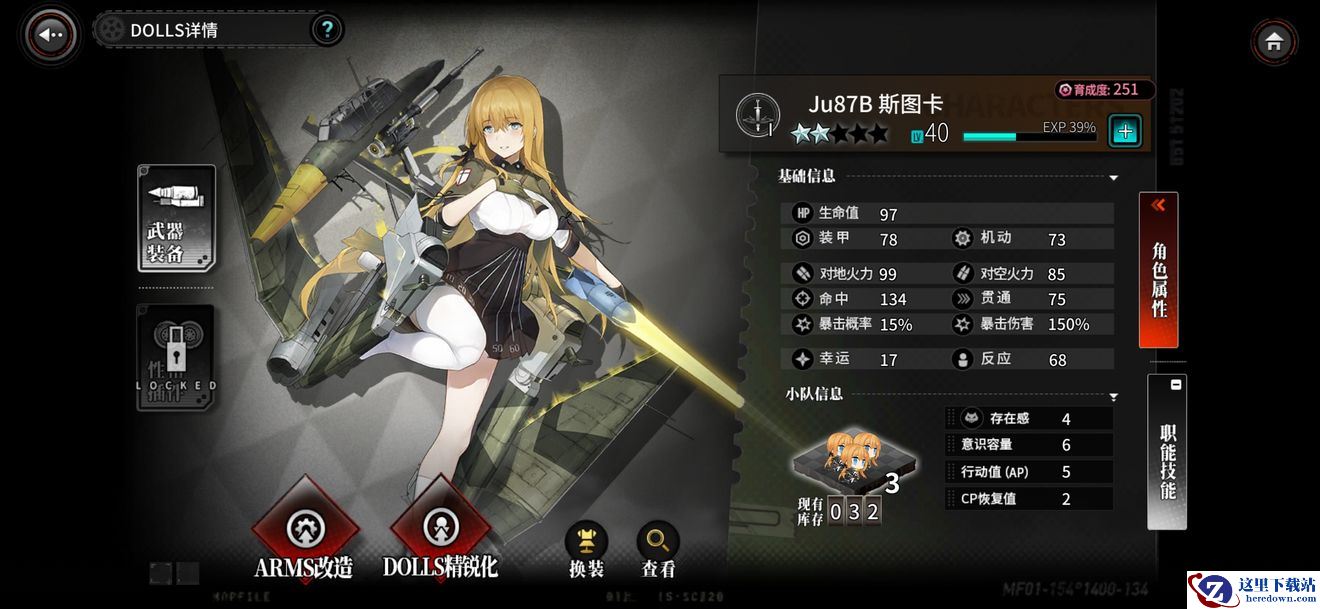The height and width of the screenshot is (609, 1320).
Task: Open the help question mark
Action: [326, 30]
